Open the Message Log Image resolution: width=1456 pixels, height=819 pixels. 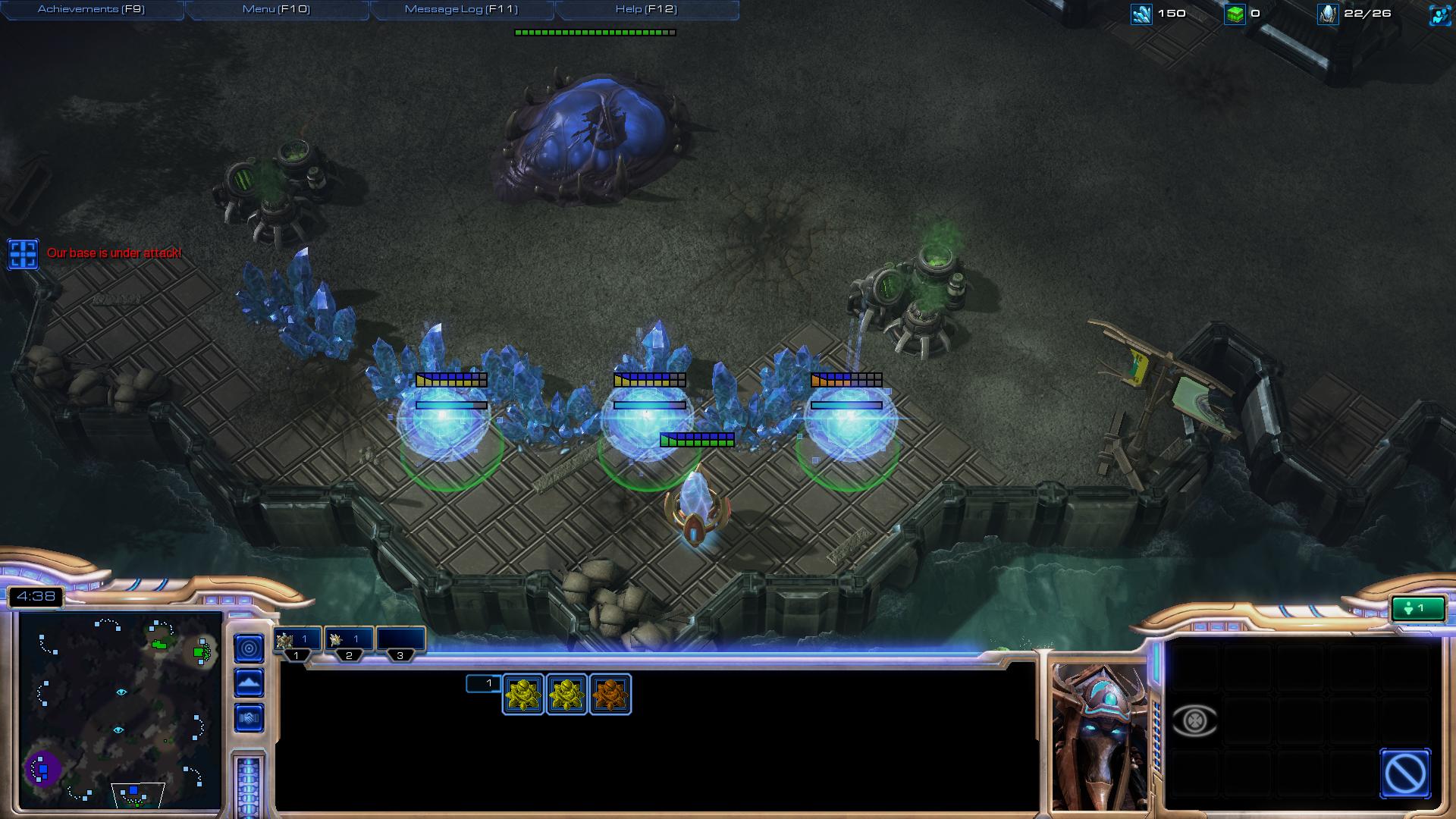point(461,9)
